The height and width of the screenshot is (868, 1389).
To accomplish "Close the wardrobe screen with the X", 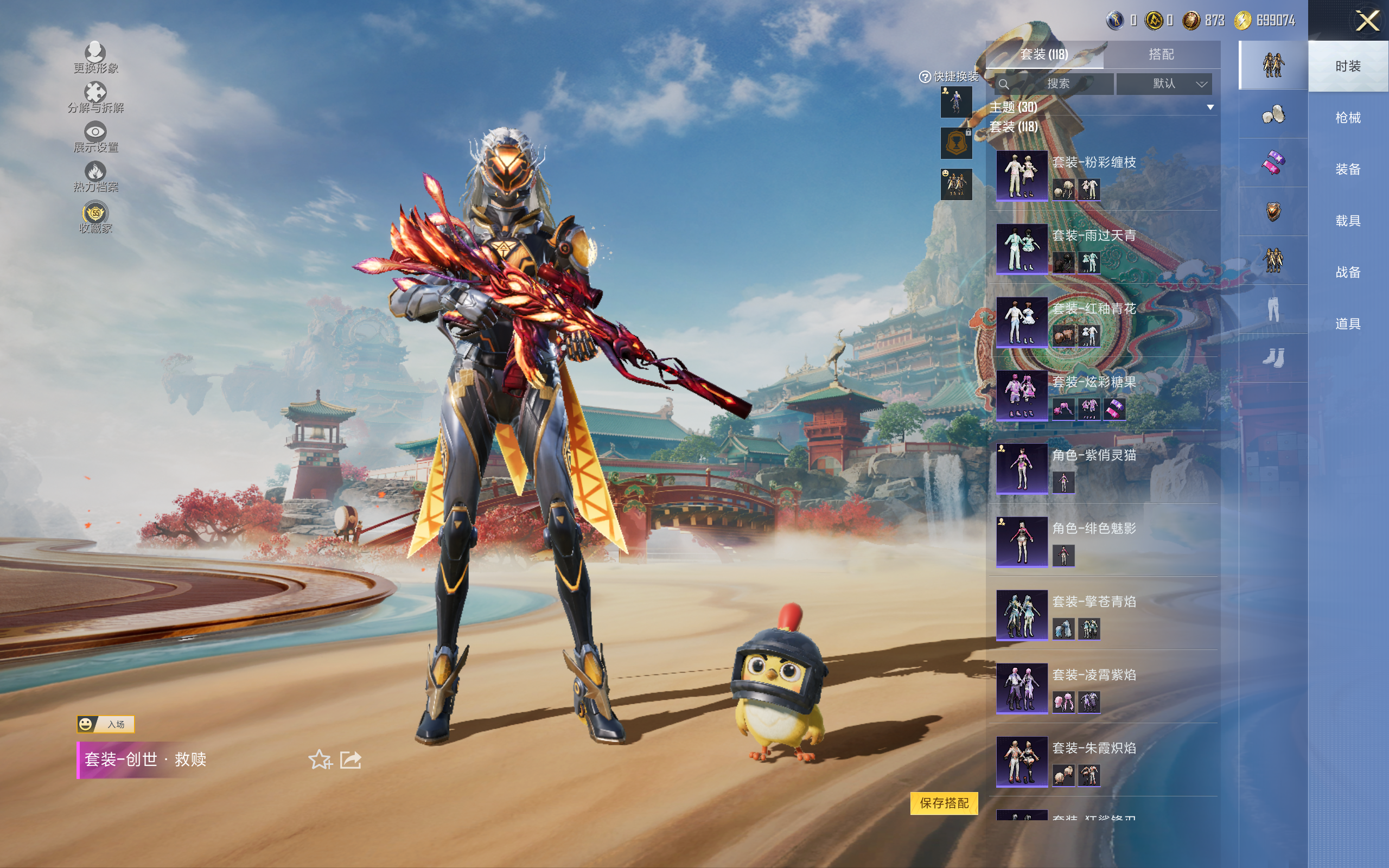I will tap(1367, 21).
